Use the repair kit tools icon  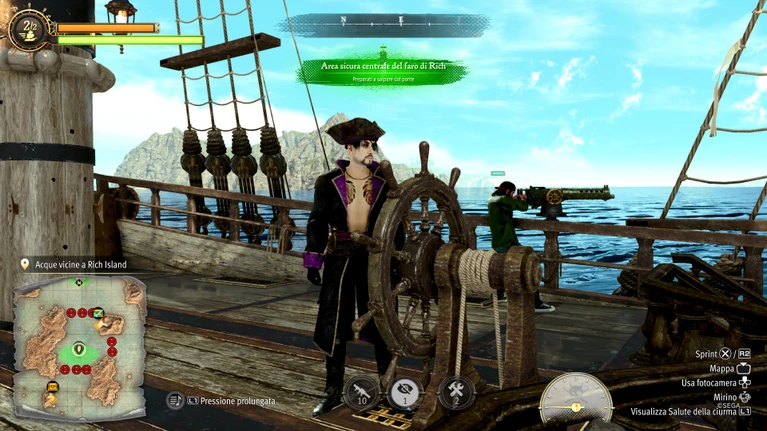click(x=457, y=391)
